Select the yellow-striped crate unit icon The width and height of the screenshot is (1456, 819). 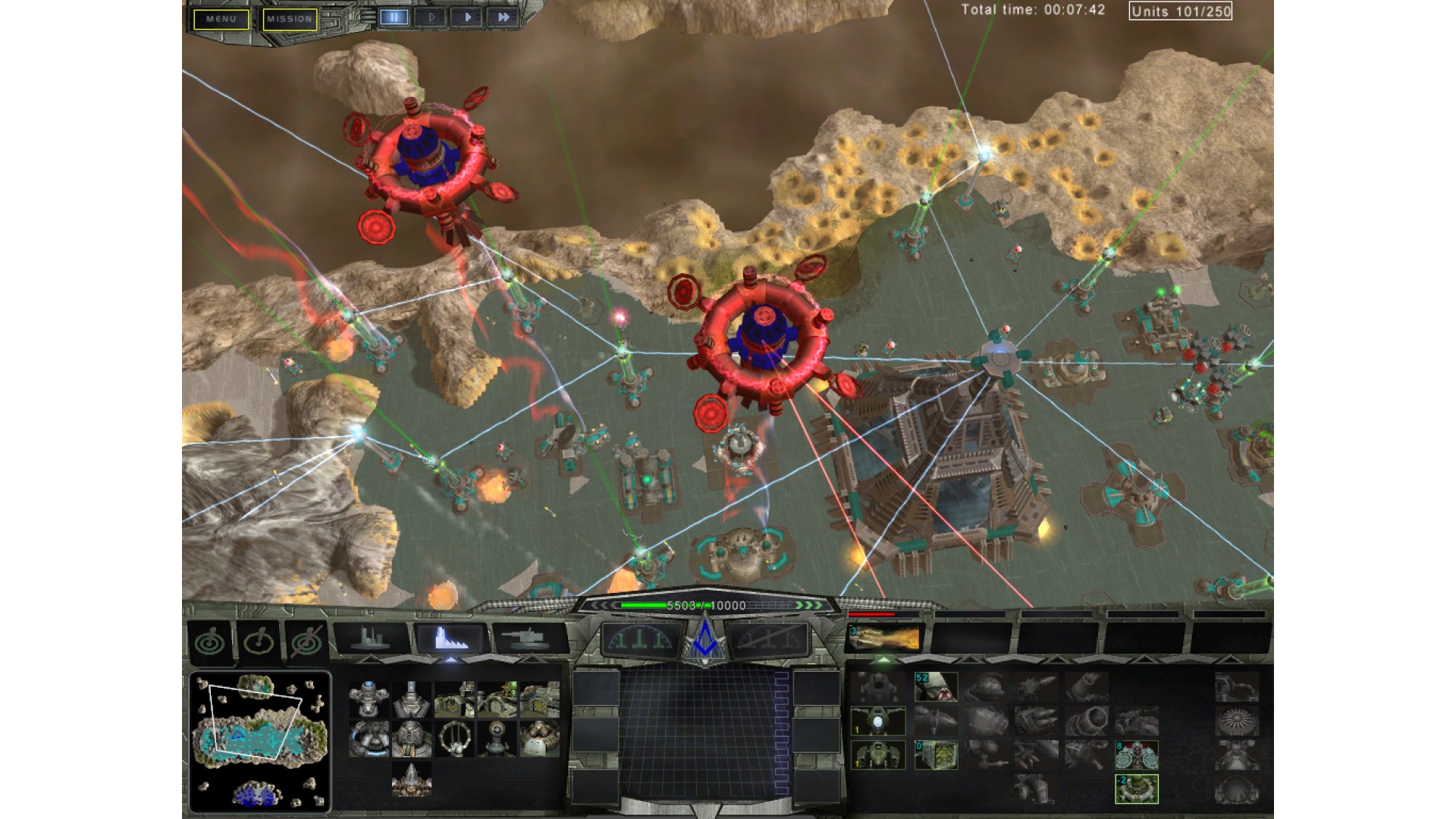pyautogui.click(x=936, y=755)
